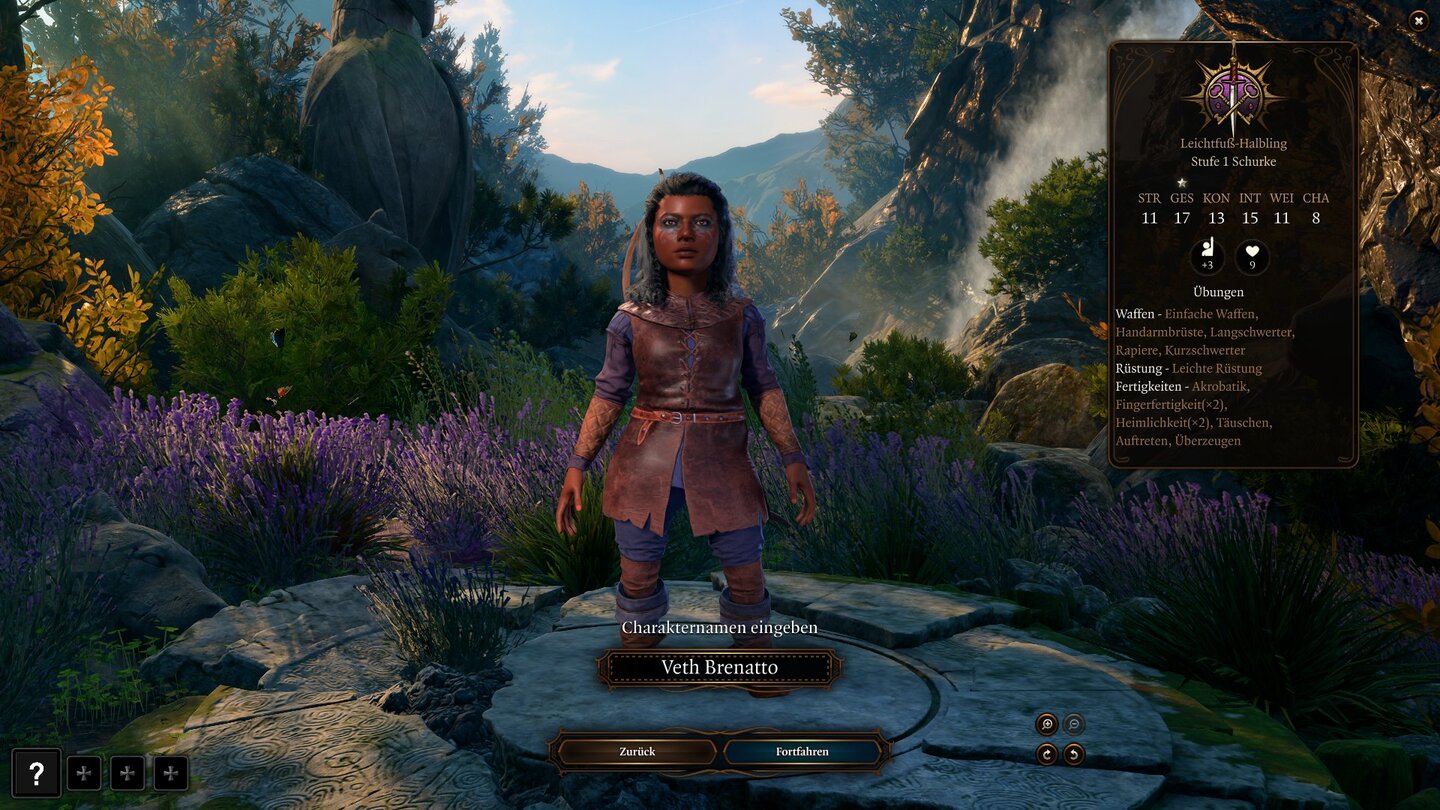The width and height of the screenshot is (1440, 810).
Task: Close the screen with the X button
Action: coord(1418,19)
